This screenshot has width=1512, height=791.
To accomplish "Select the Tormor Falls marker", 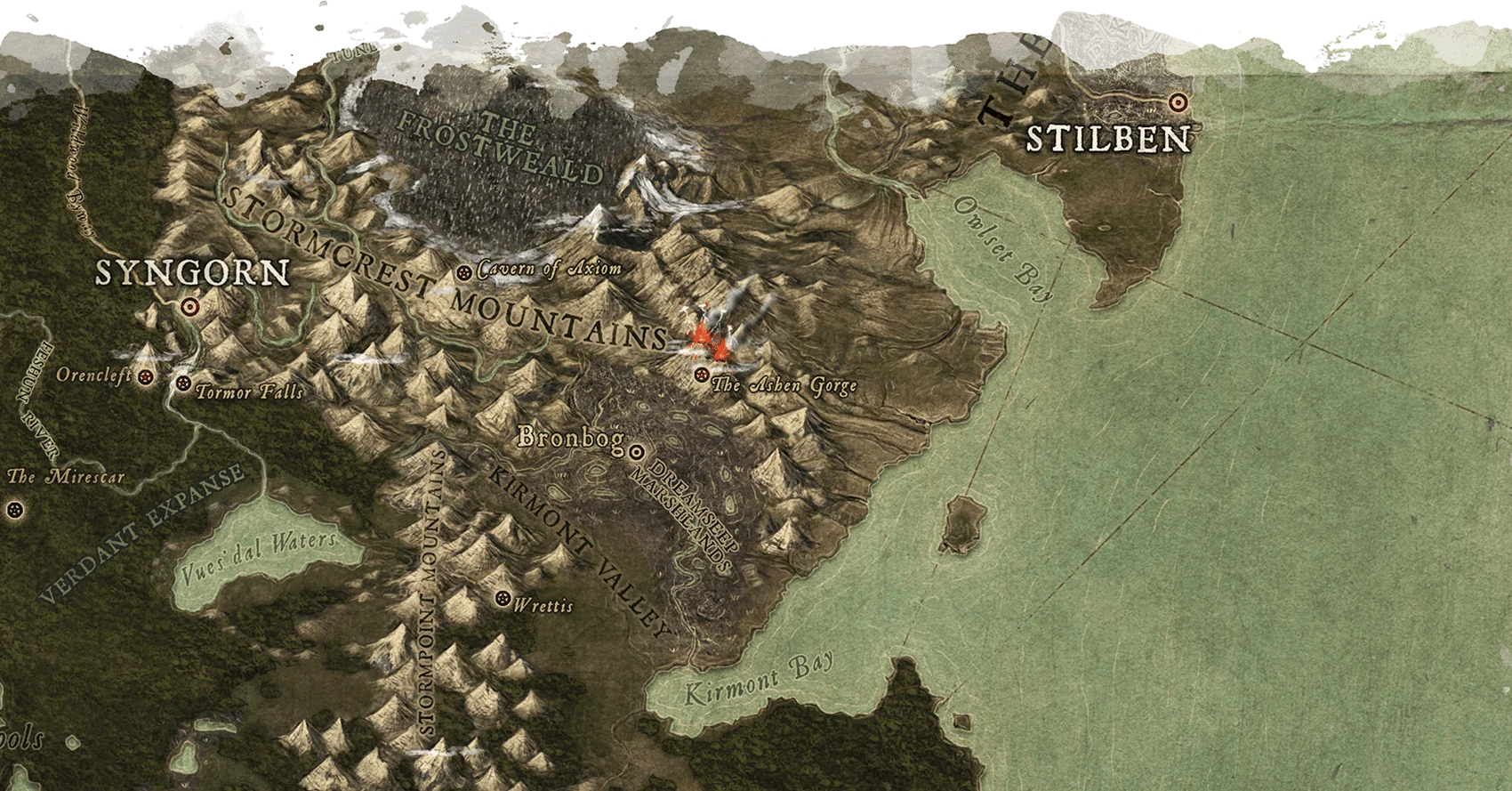I will [x=183, y=383].
